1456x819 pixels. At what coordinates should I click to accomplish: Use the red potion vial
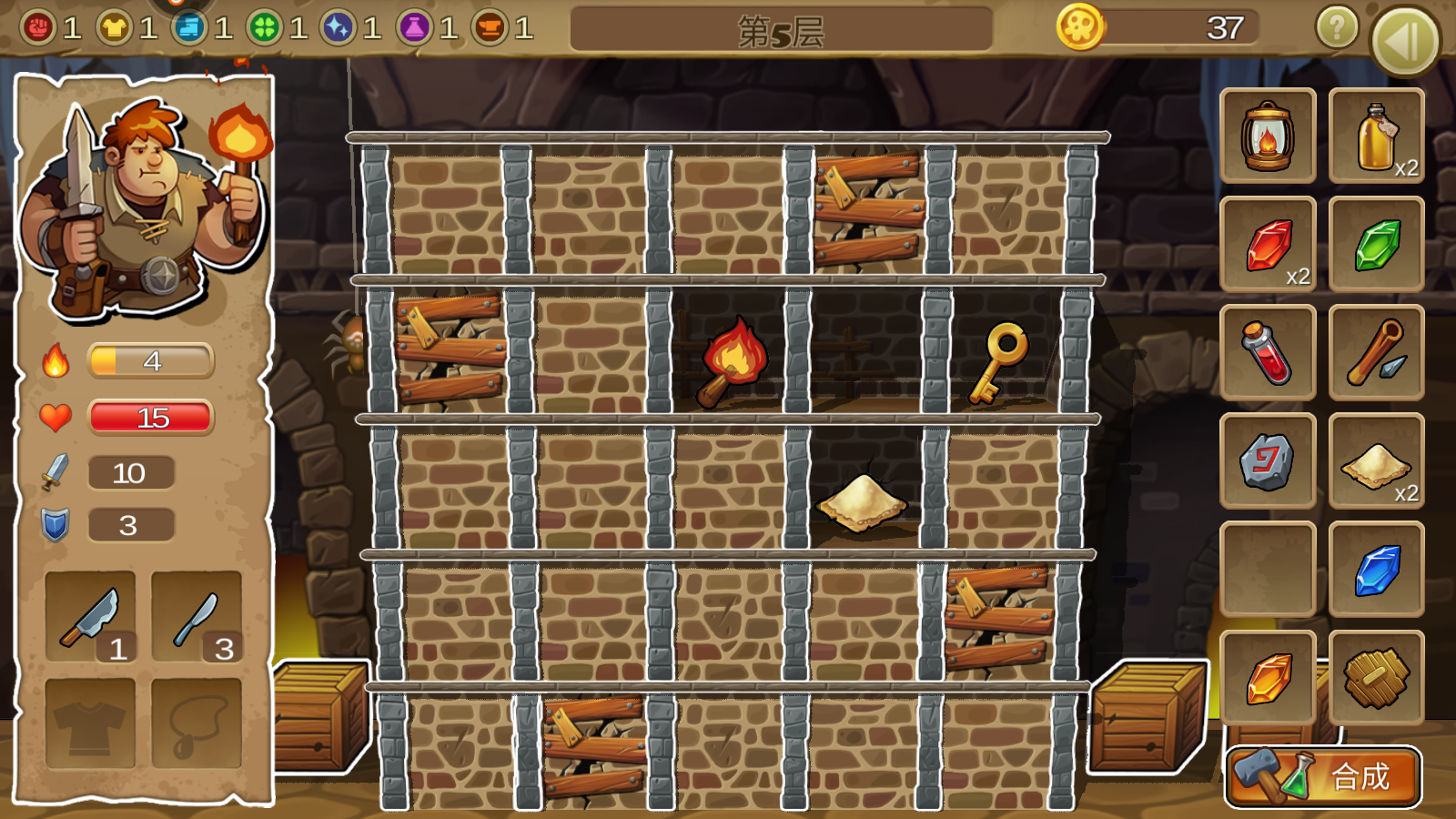[1268, 352]
